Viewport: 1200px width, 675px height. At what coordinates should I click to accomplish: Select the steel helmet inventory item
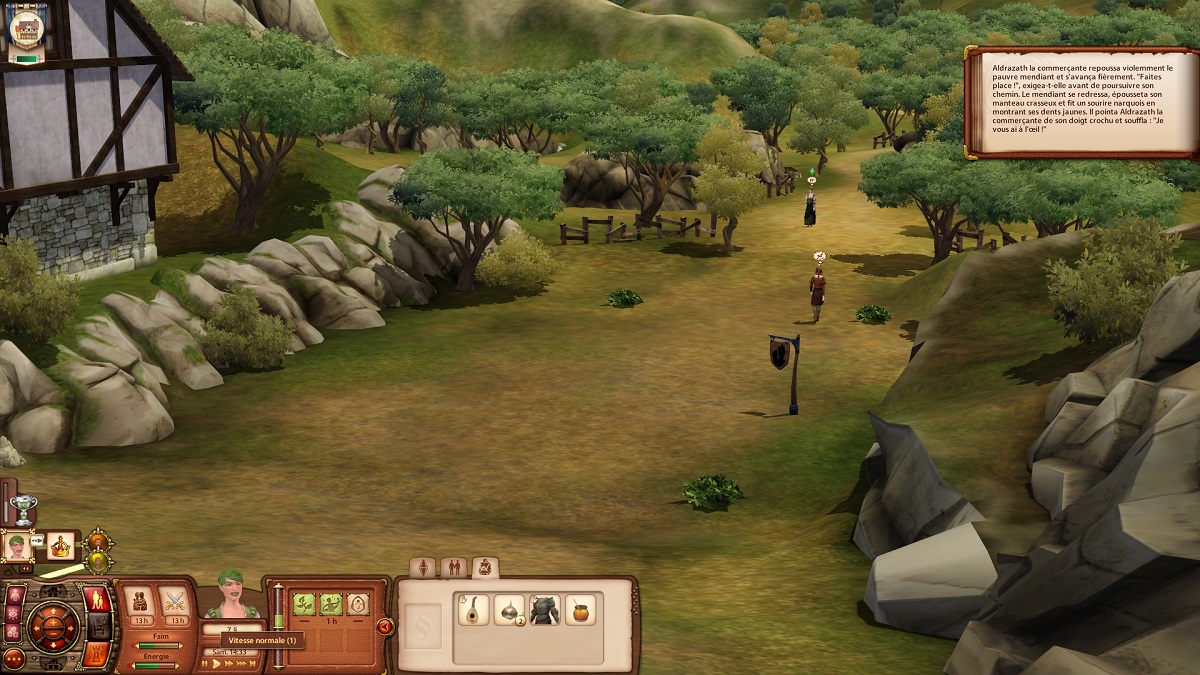point(508,609)
